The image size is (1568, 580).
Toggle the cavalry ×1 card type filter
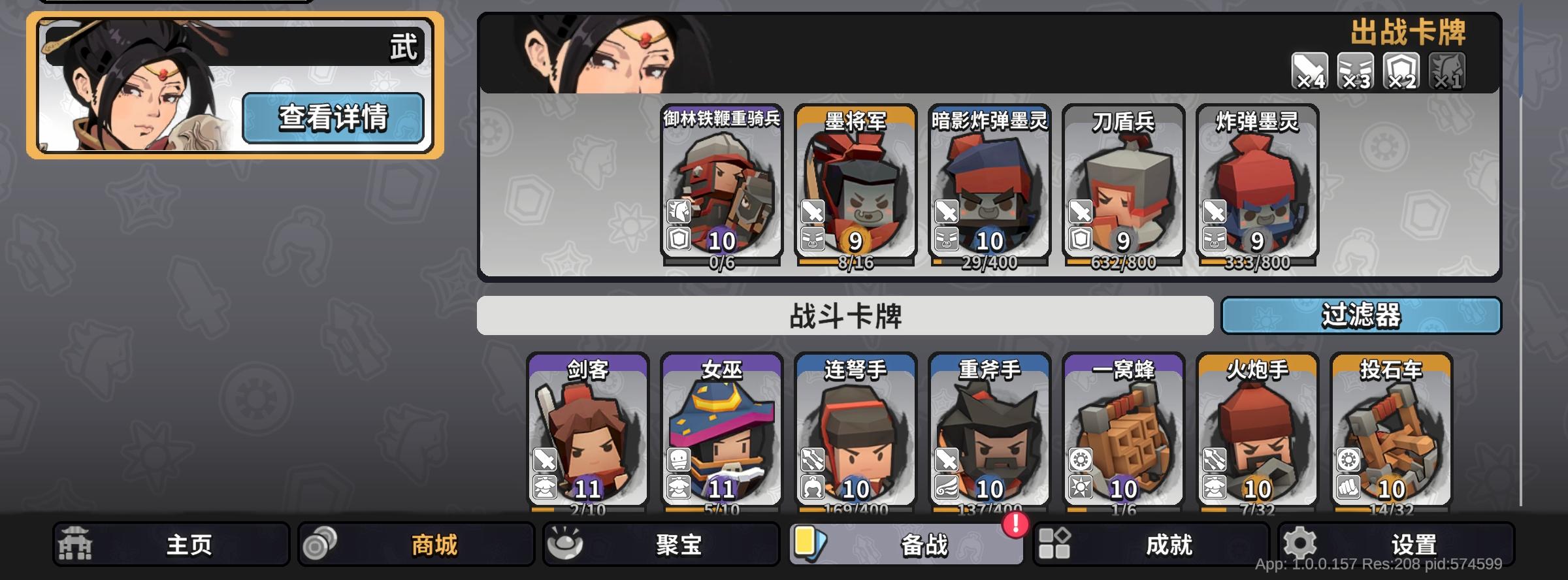coord(1448,69)
